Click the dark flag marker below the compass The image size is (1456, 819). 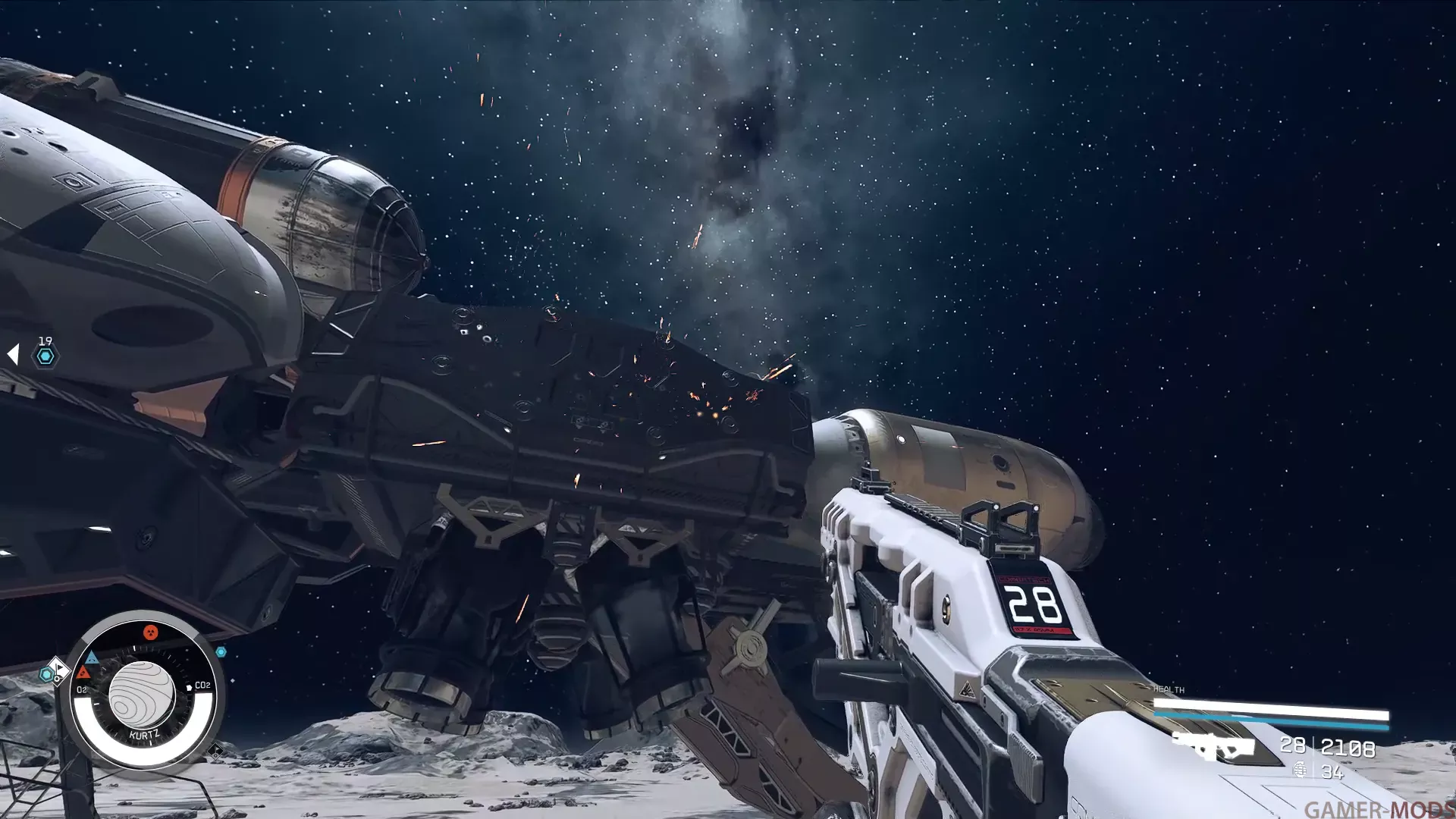coord(215,752)
